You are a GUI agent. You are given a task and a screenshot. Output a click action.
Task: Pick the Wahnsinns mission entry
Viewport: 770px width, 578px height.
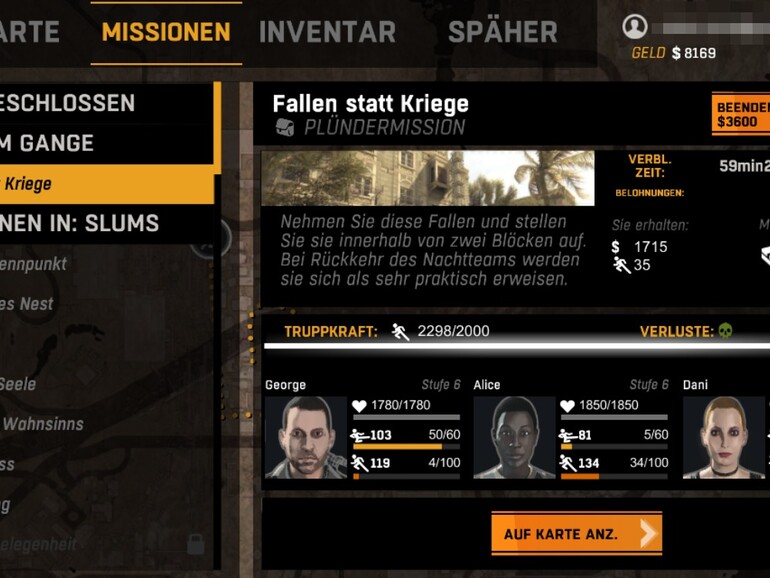tap(42, 424)
